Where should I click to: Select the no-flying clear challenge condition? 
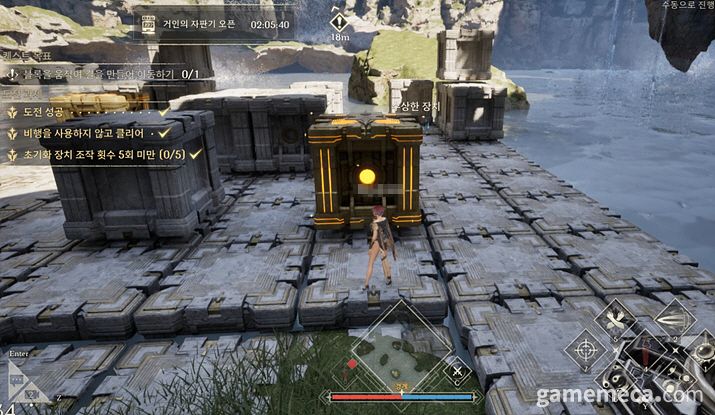tap(88, 133)
